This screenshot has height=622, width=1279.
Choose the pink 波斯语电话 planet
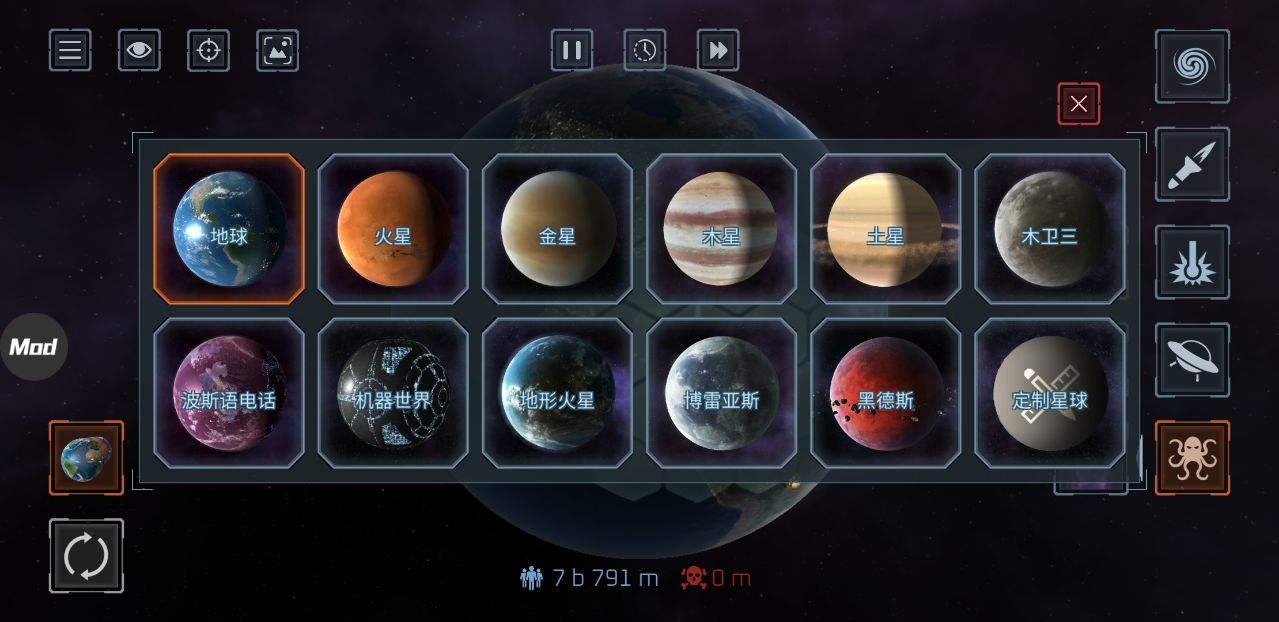coord(229,393)
